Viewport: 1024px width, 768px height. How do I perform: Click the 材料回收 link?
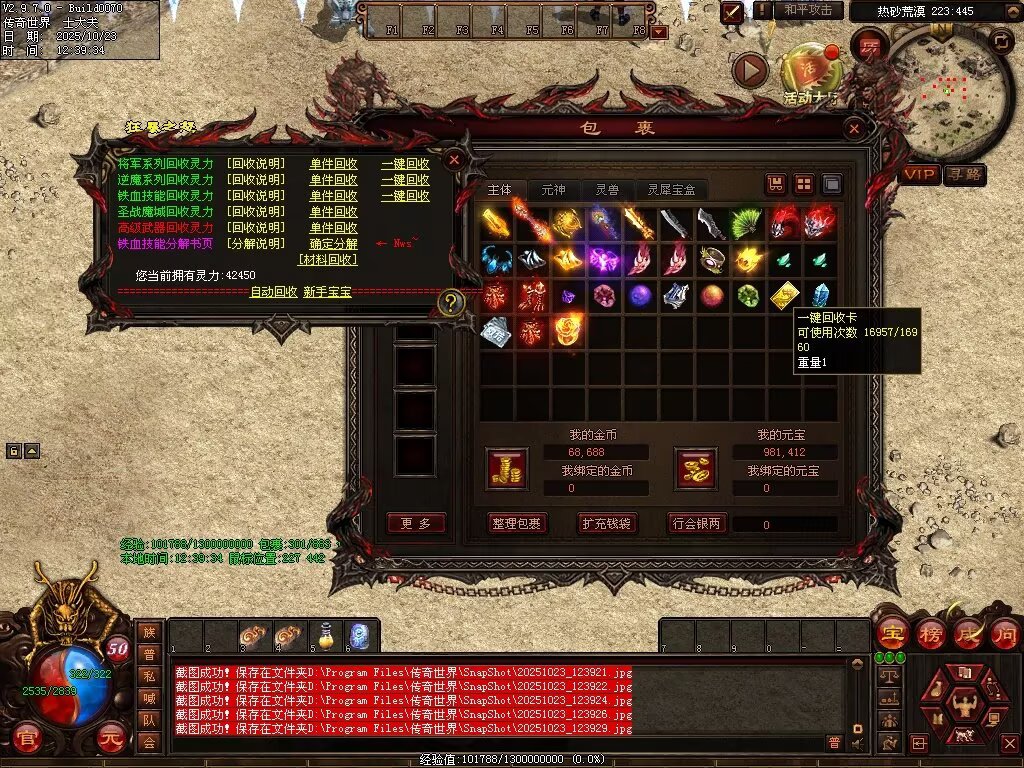[327, 260]
